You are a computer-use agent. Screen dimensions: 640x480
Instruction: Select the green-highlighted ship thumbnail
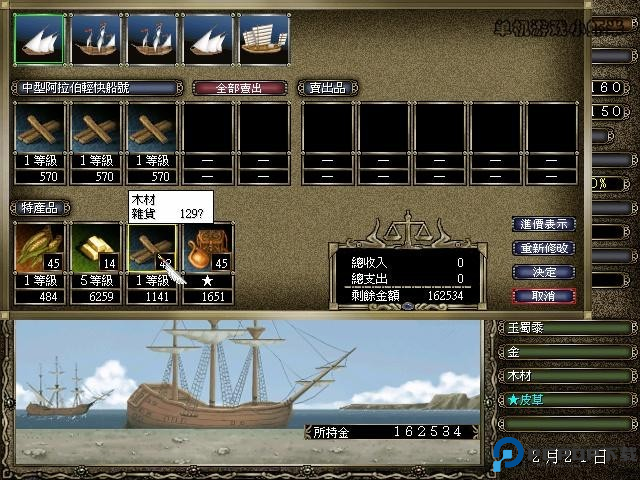point(40,38)
